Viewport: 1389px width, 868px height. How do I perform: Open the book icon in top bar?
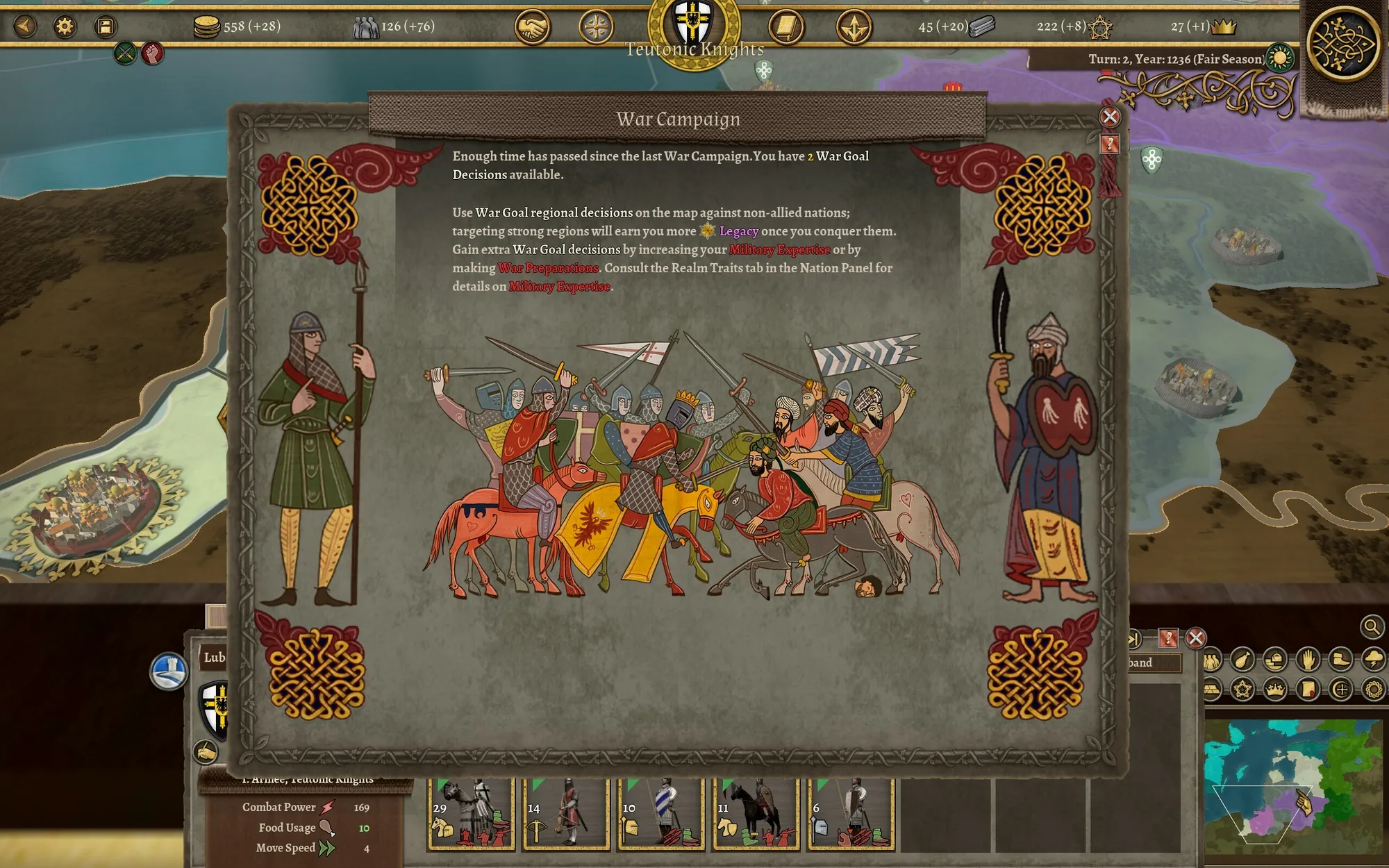coord(785,28)
